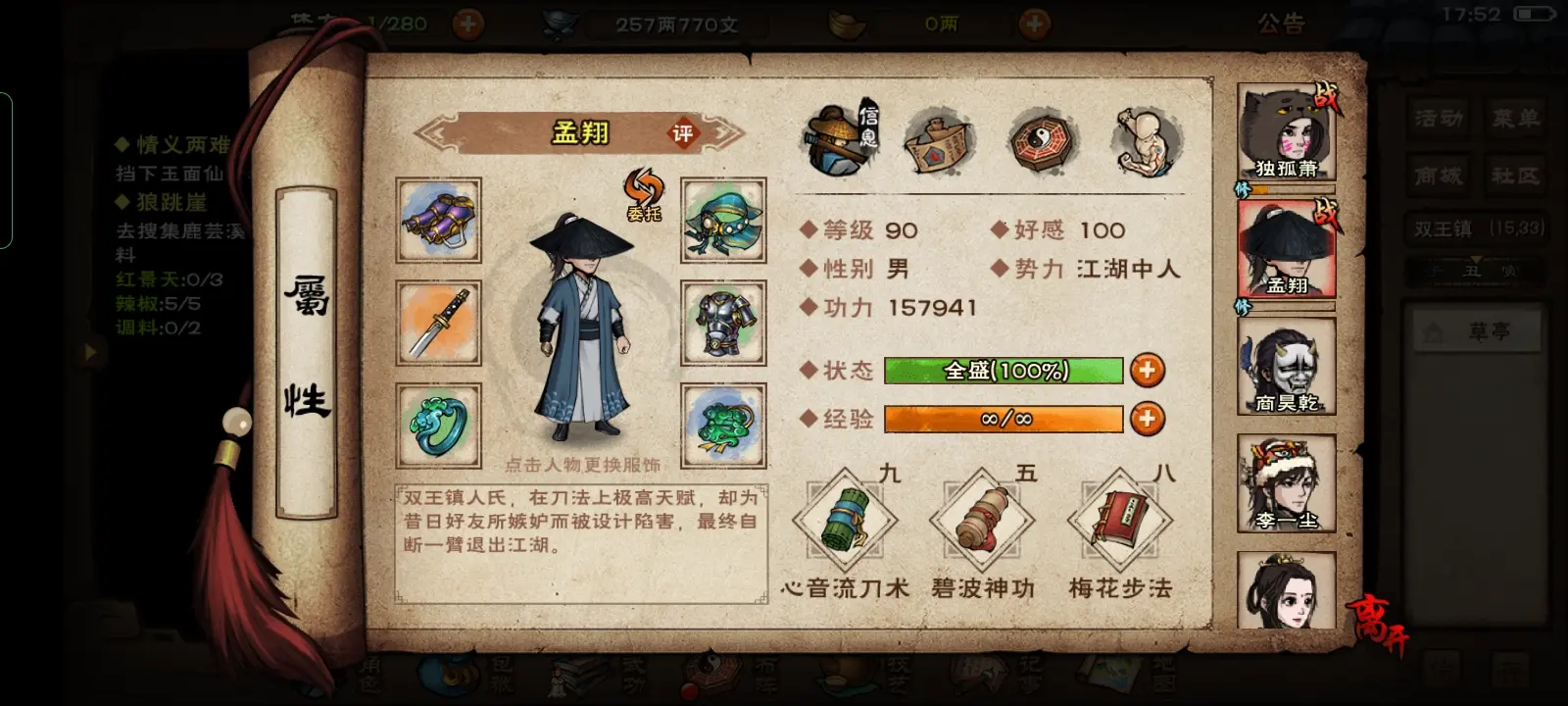The image size is (1568, 706).
Task: Select the green jade pendant slot
Action: pos(723,426)
